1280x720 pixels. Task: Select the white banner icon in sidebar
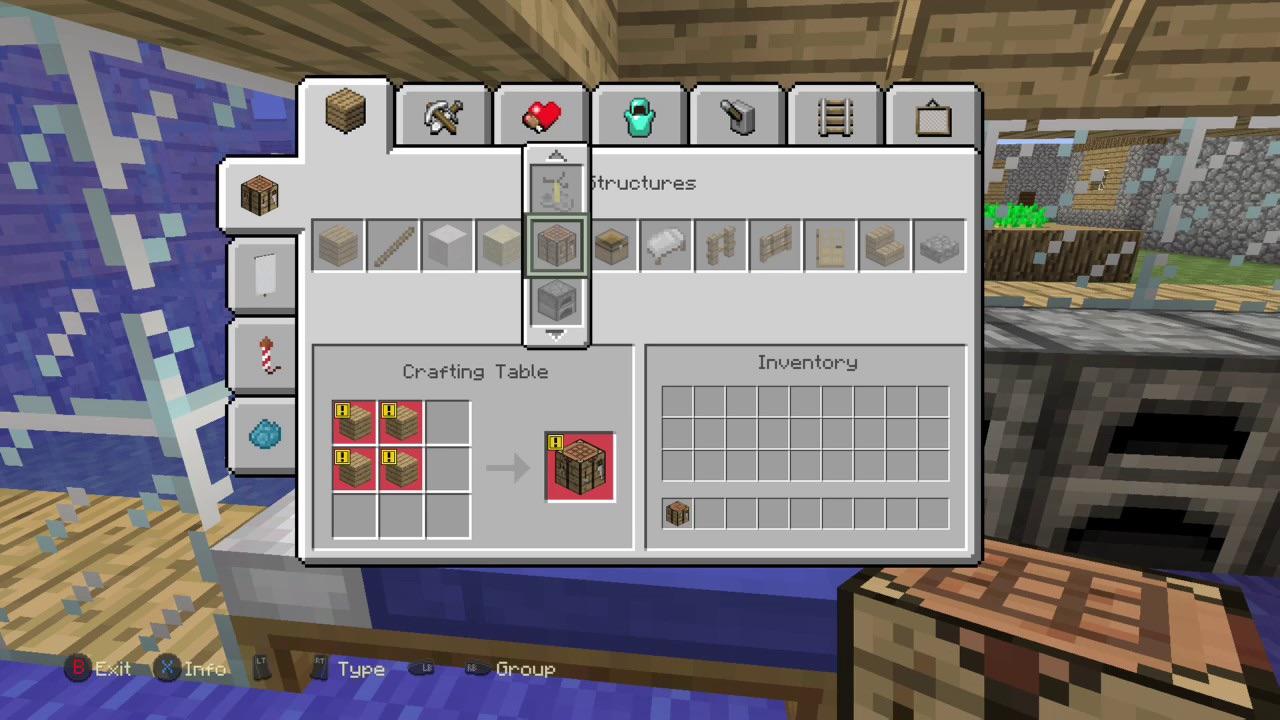[x=263, y=275]
